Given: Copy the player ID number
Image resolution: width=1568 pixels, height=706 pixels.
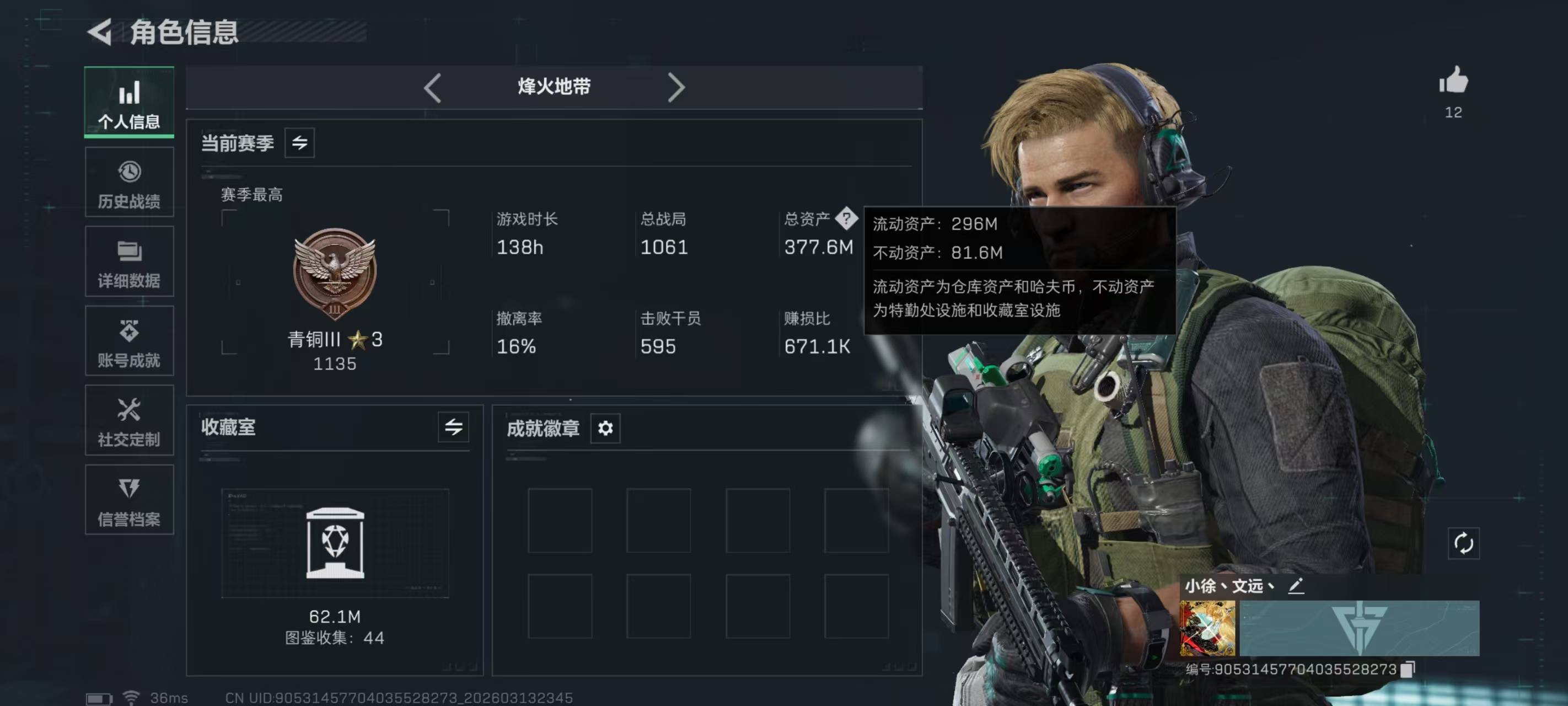Looking at the screenshot, I should [1408, 670].
